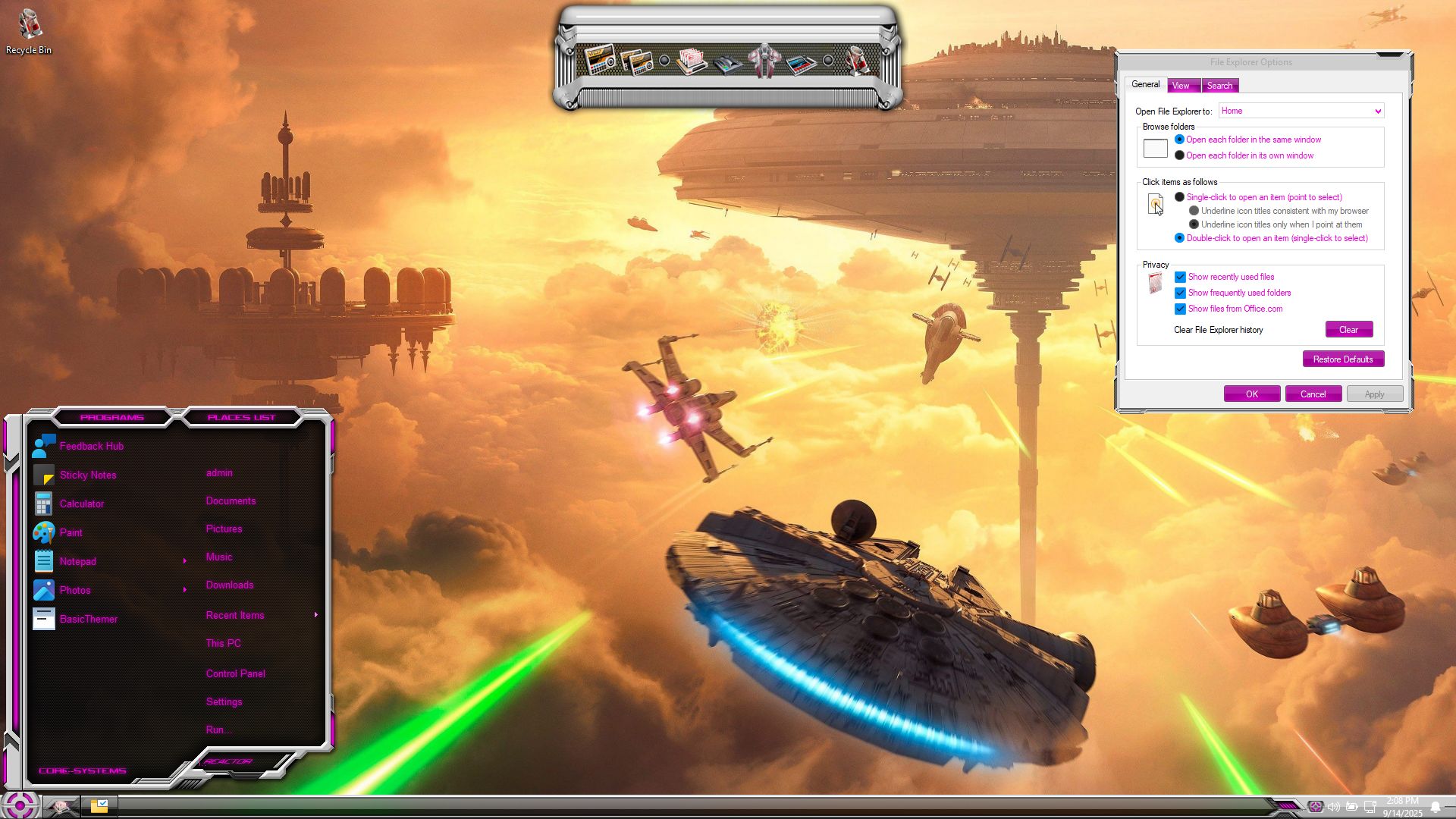Viewport: 1456px width, 819px height.
Task: Select the Recycle Bin desktop icon
Action: click(29, 32)
